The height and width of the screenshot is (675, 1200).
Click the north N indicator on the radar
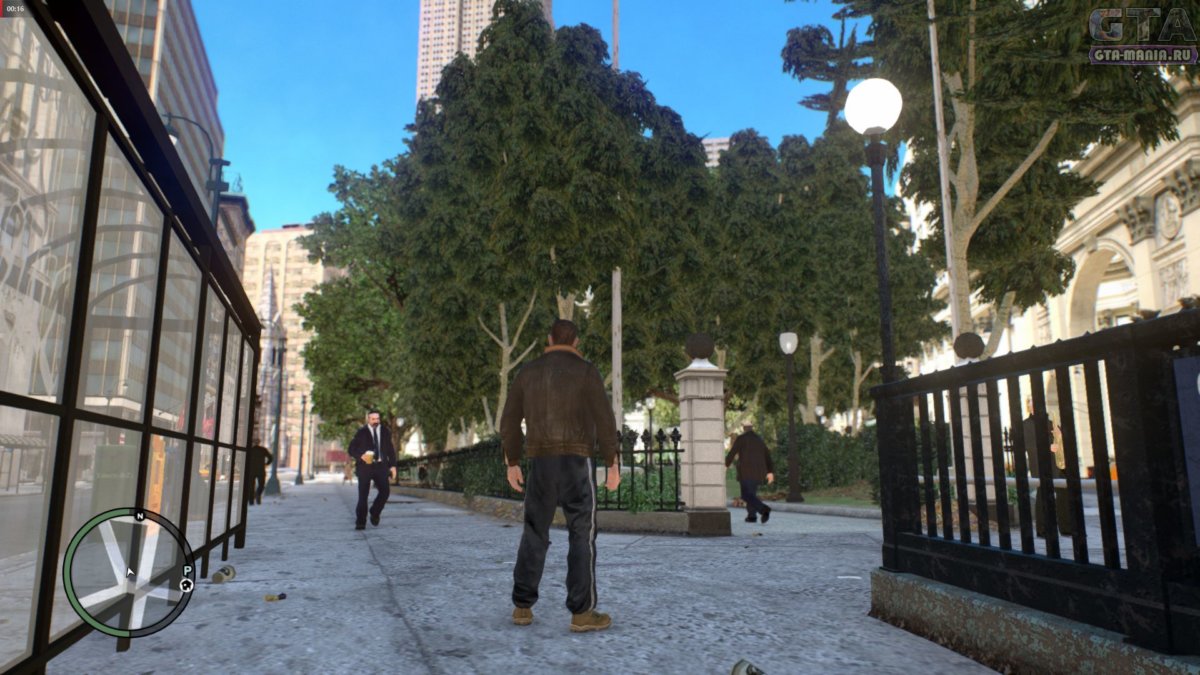click(139, 516)
